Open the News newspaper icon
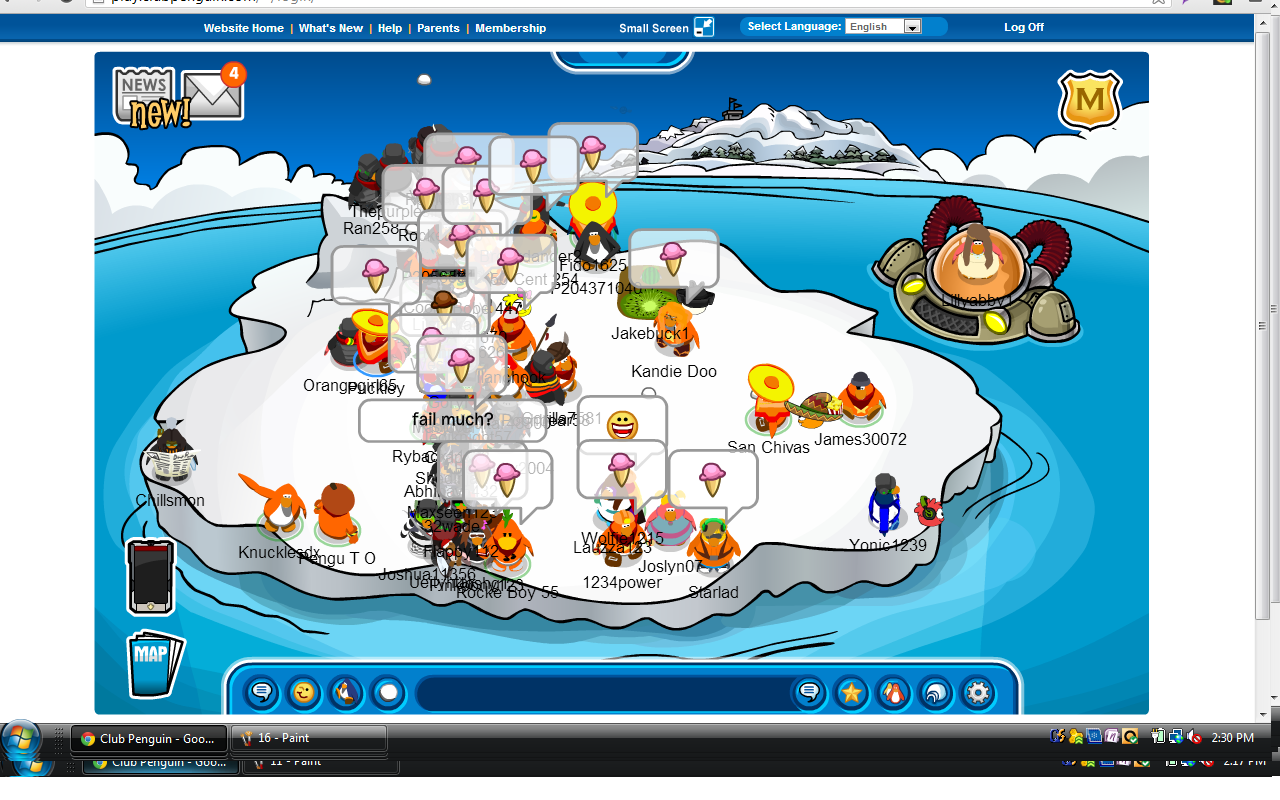 pyautogui.click(x=146, y=95)
